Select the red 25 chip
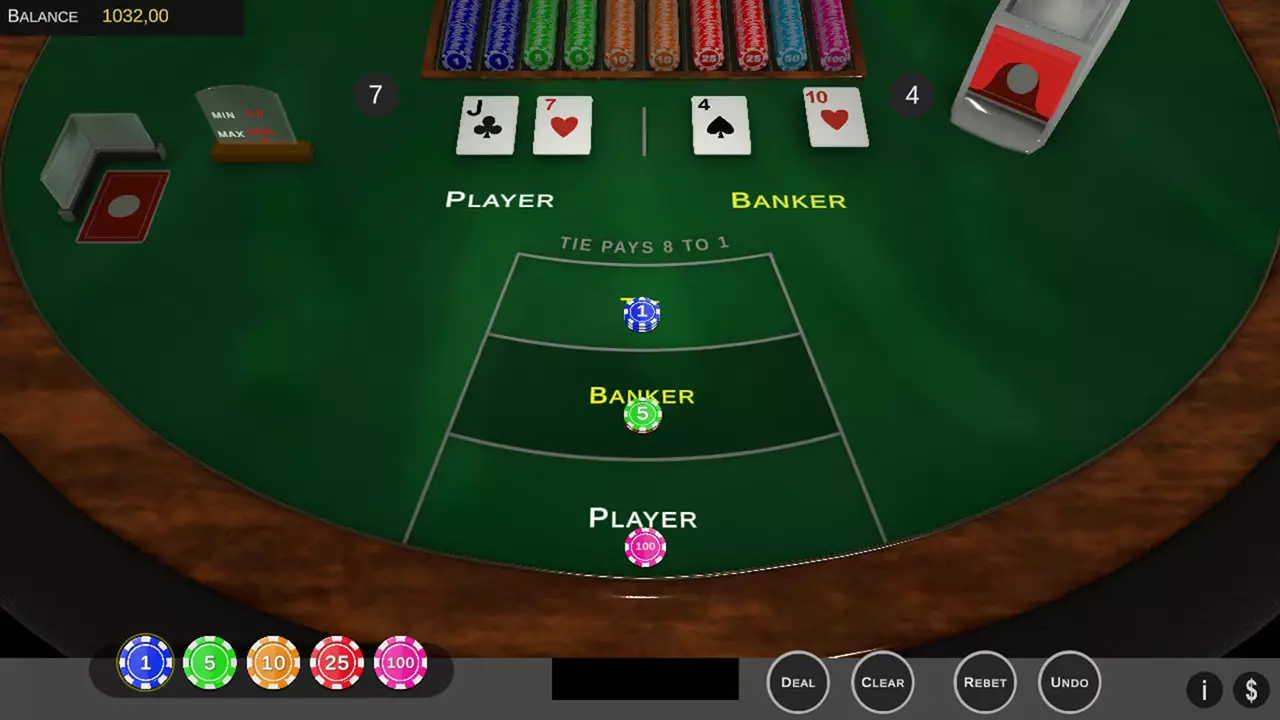 click(337, 662)
